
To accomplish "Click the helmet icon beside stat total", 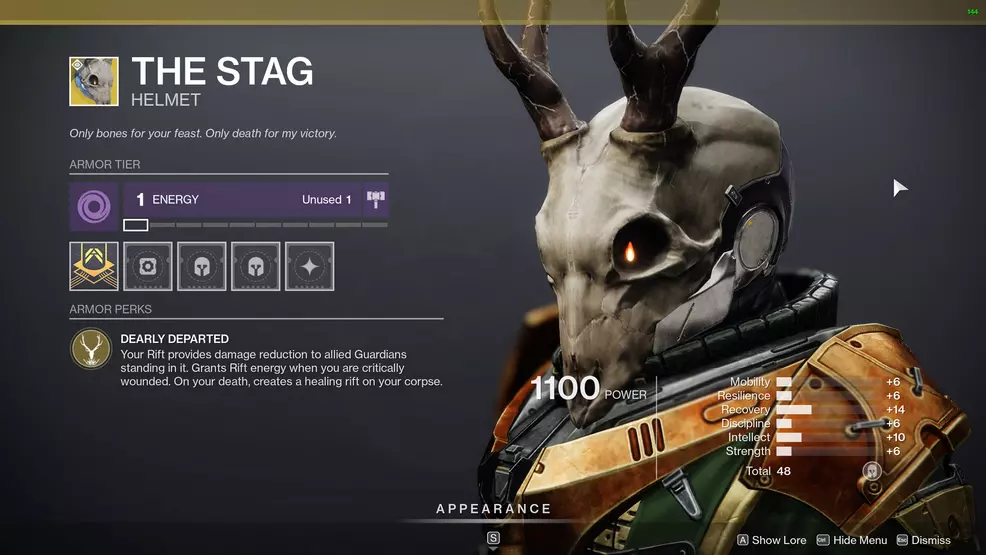I will pos(872,471).
